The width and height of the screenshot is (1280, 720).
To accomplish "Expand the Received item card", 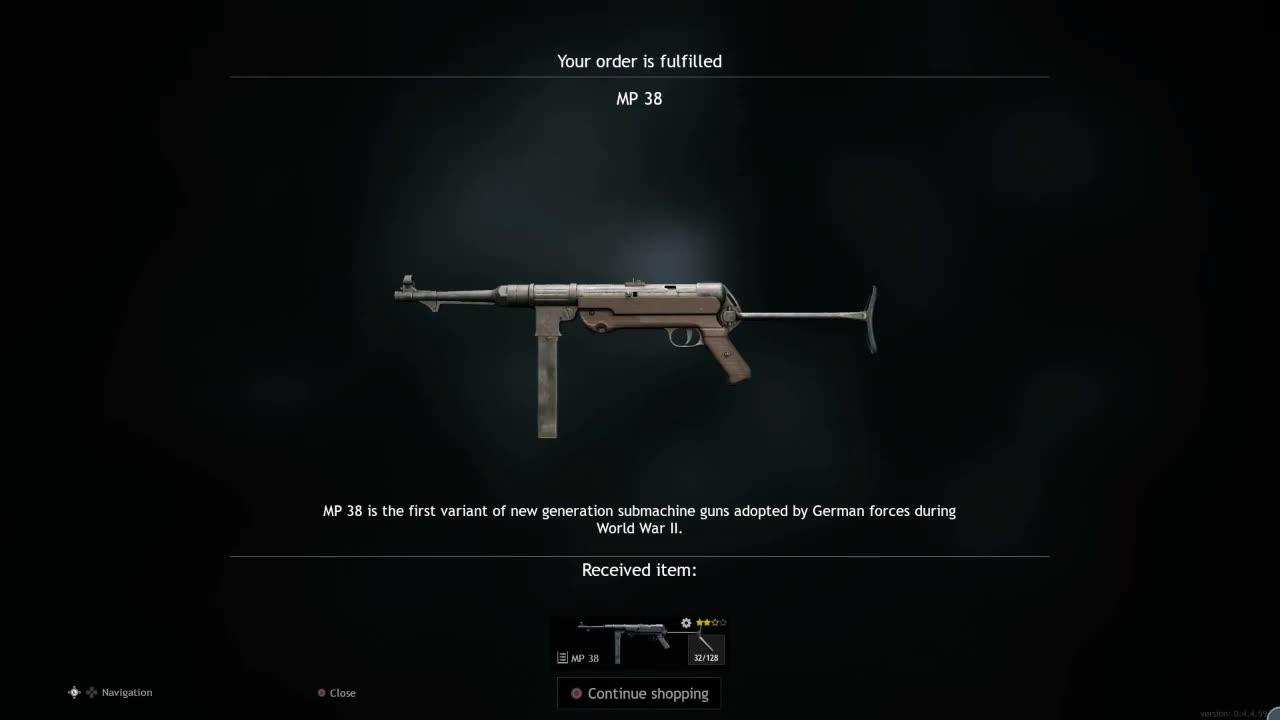I will point(639,640).
